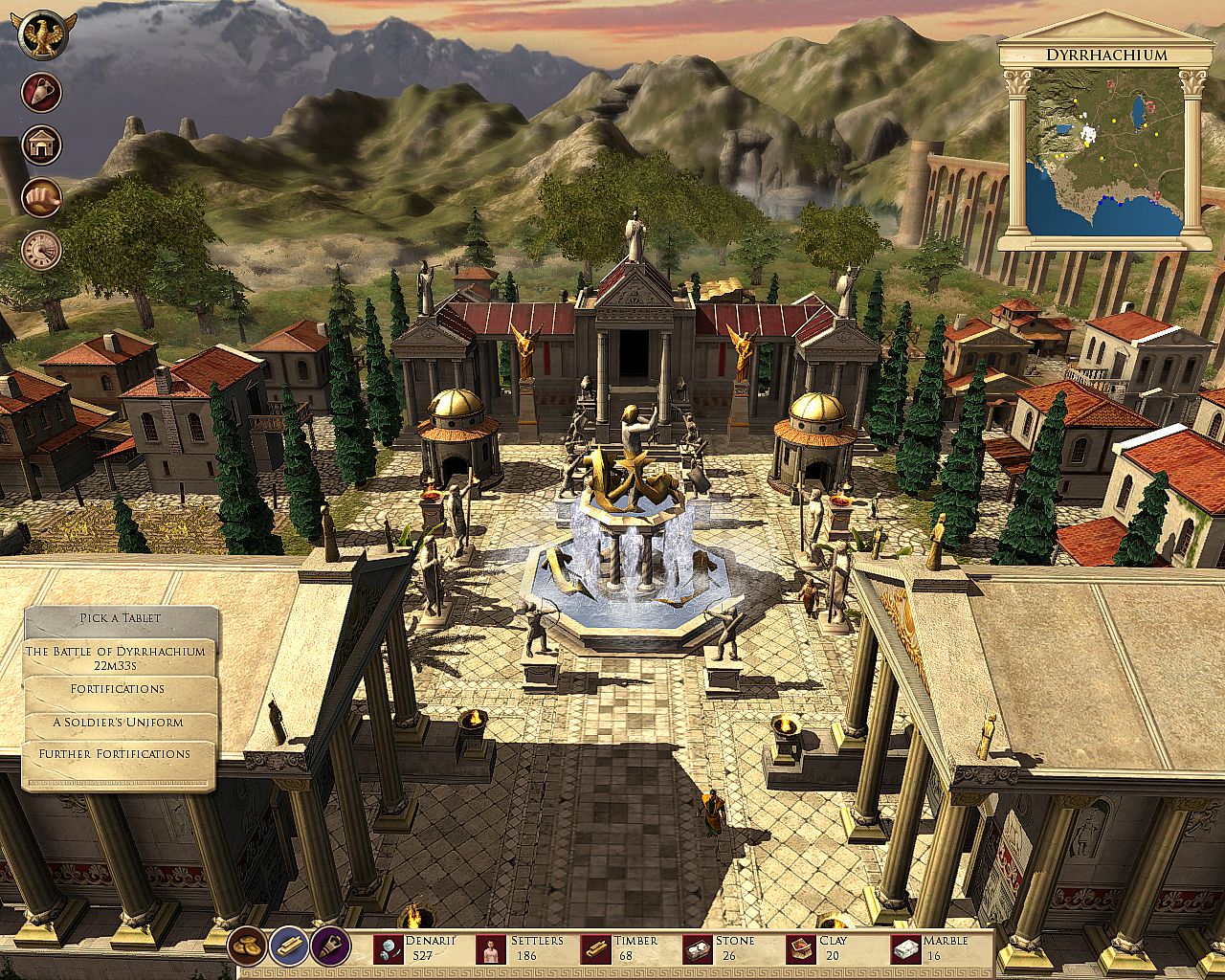The width and height of the screenshot is (1225, 980).
Task: Choose the Fortifications tablet
Action: (x=118, y=689)
